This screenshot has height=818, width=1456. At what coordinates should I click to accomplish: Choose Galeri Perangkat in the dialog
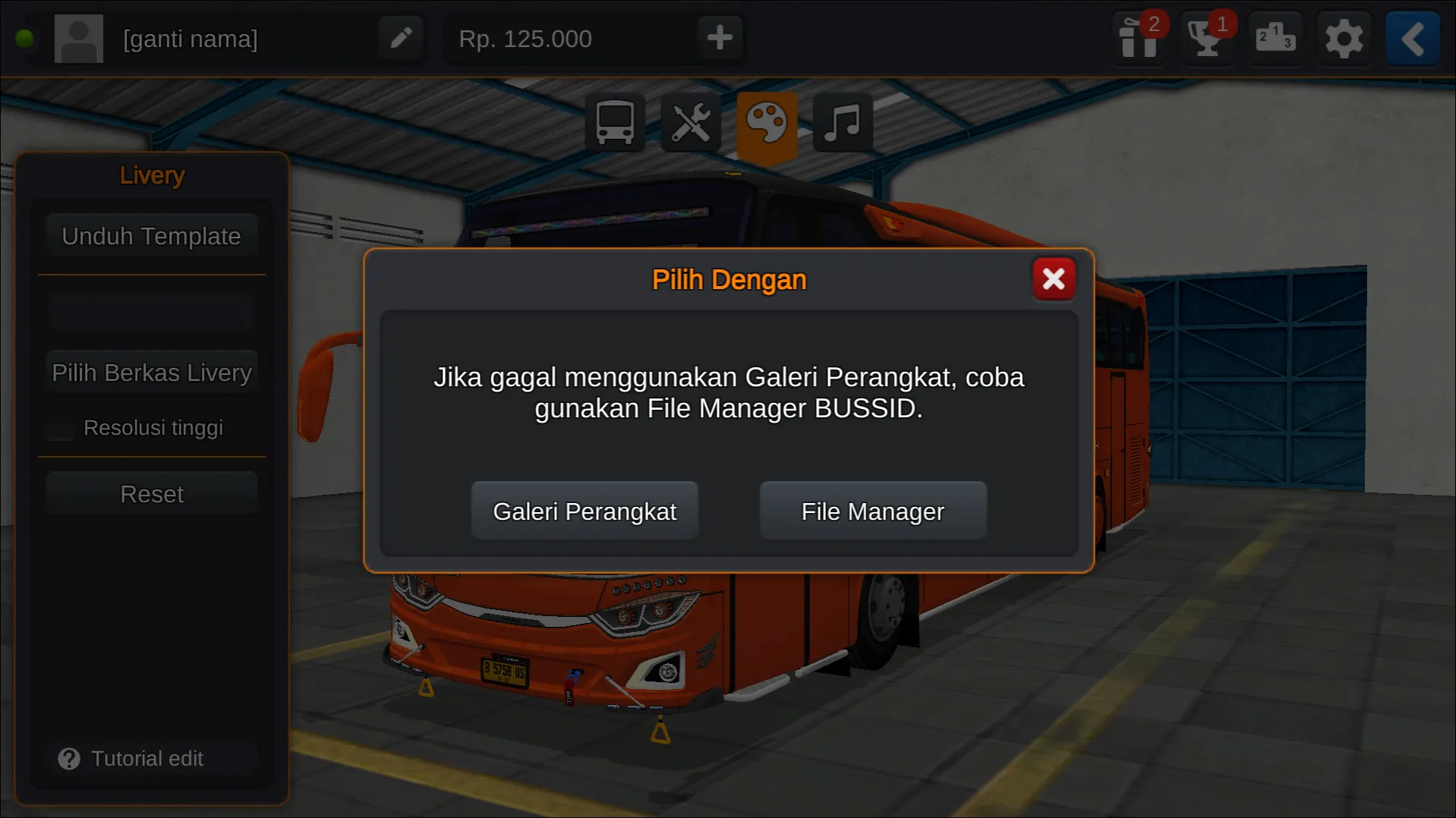(584, 511)
